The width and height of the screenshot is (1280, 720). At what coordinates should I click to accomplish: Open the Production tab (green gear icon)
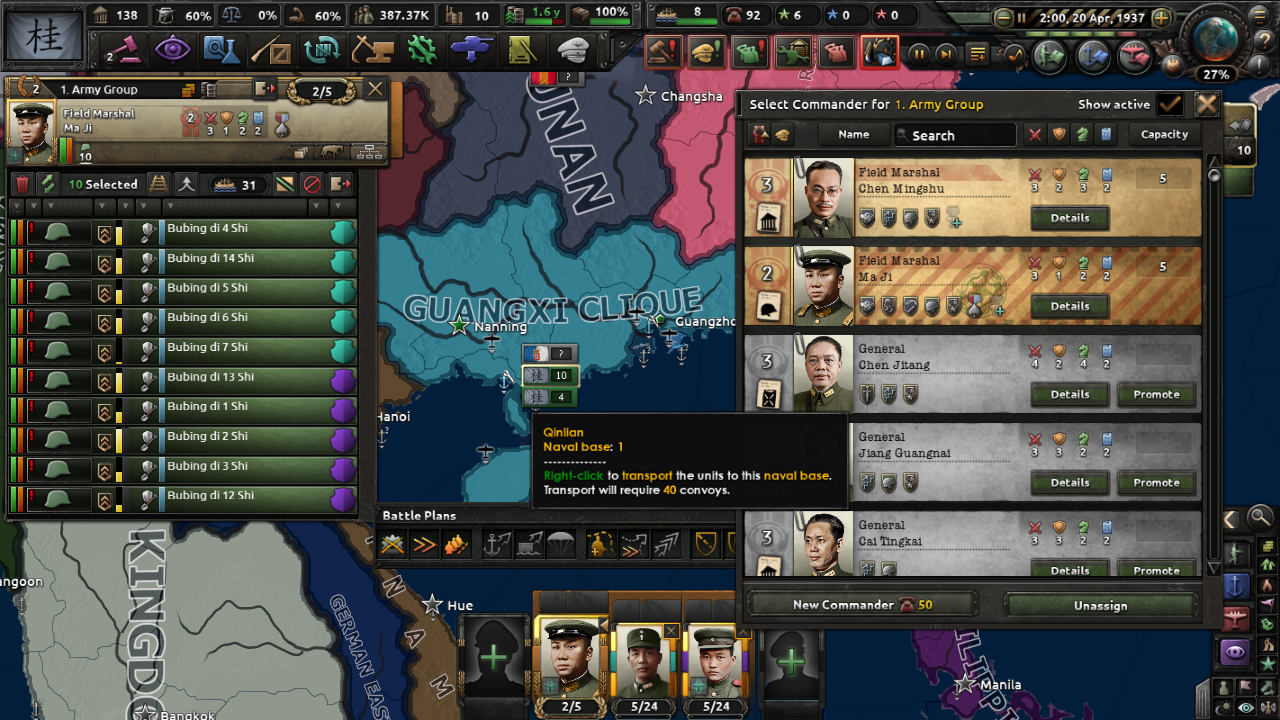coord(423,48)
